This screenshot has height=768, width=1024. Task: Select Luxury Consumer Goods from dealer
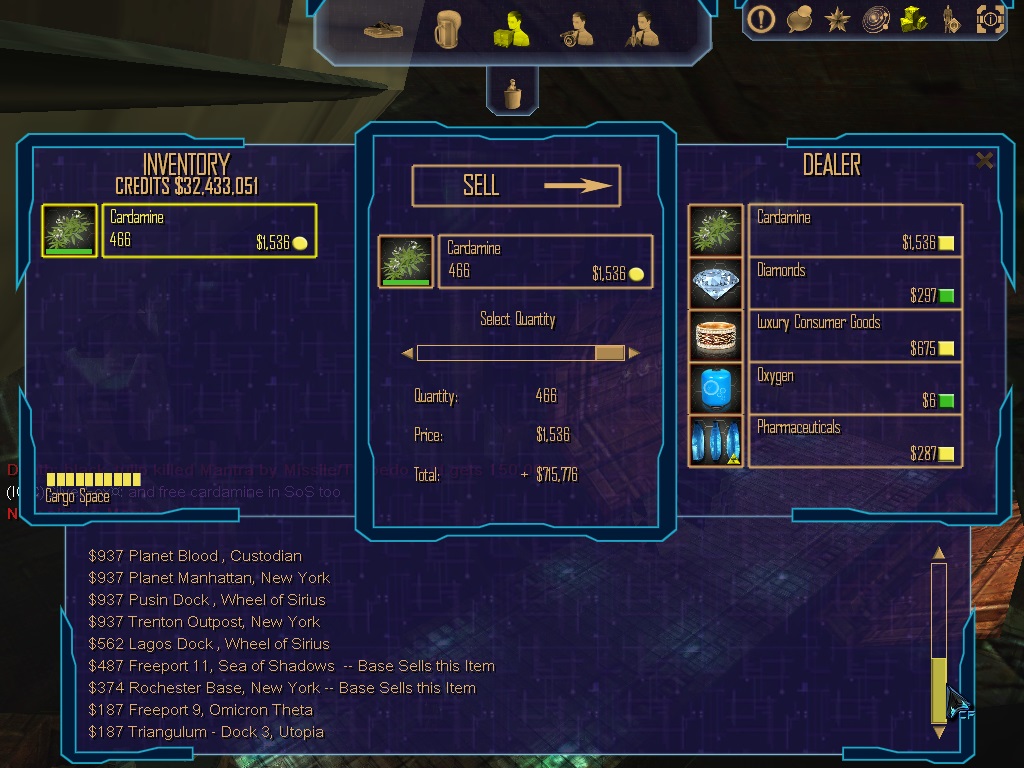(x=855, y=335)
